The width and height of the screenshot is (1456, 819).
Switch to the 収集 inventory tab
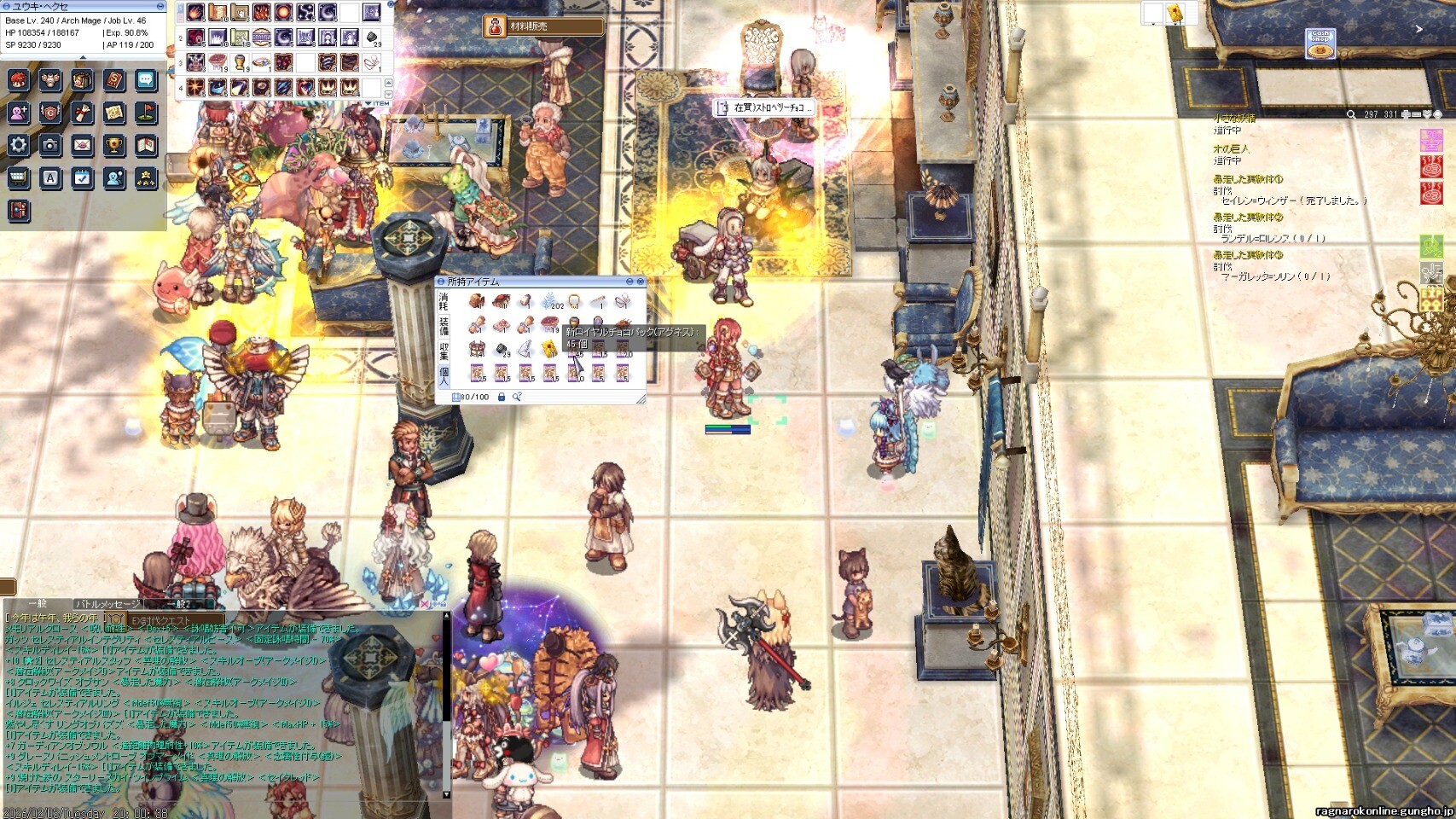pos(444,351)
